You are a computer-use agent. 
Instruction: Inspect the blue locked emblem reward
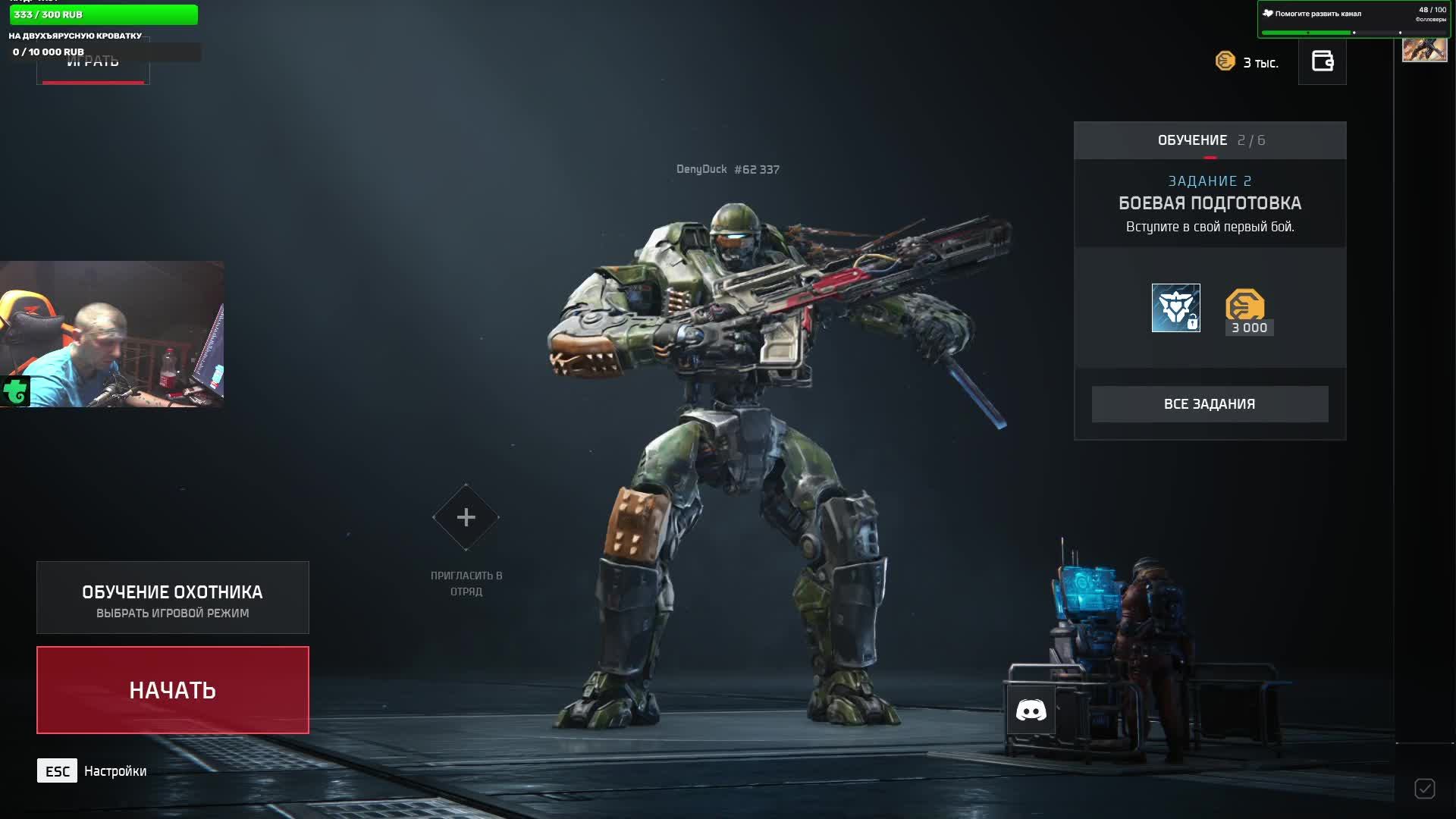pyautogui.click(x=1175, y=308)
